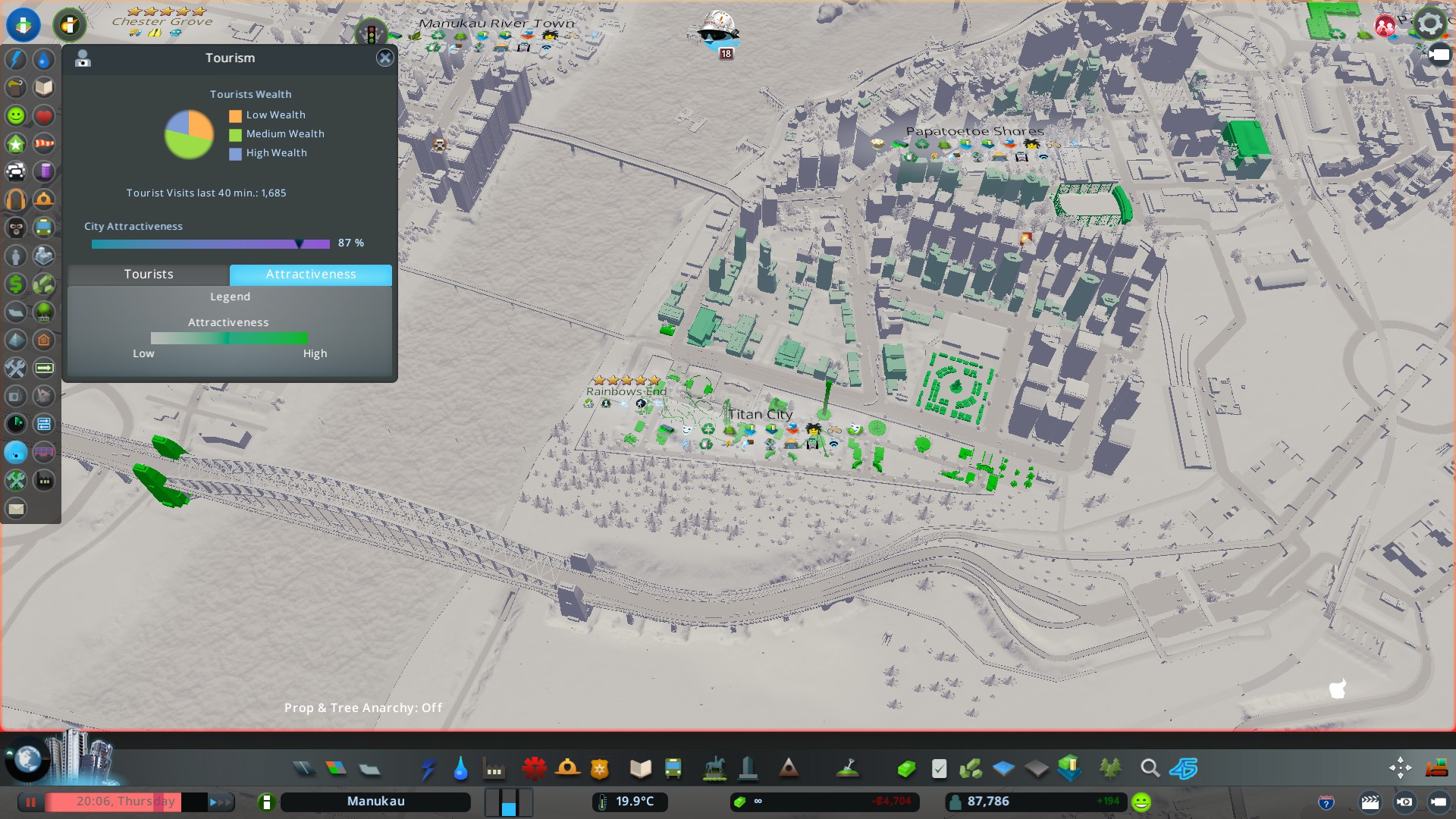Pause the game simulation
The height and width of the screenshot is (819, 1456).
coord(31,802)
